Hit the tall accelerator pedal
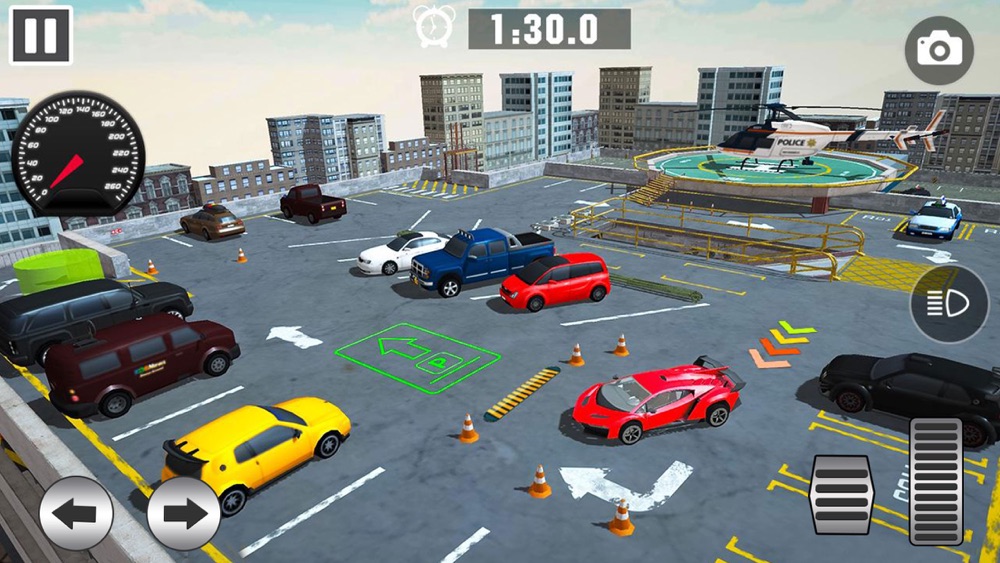The height and width of the screenshot is (563, 1000). 936,481
